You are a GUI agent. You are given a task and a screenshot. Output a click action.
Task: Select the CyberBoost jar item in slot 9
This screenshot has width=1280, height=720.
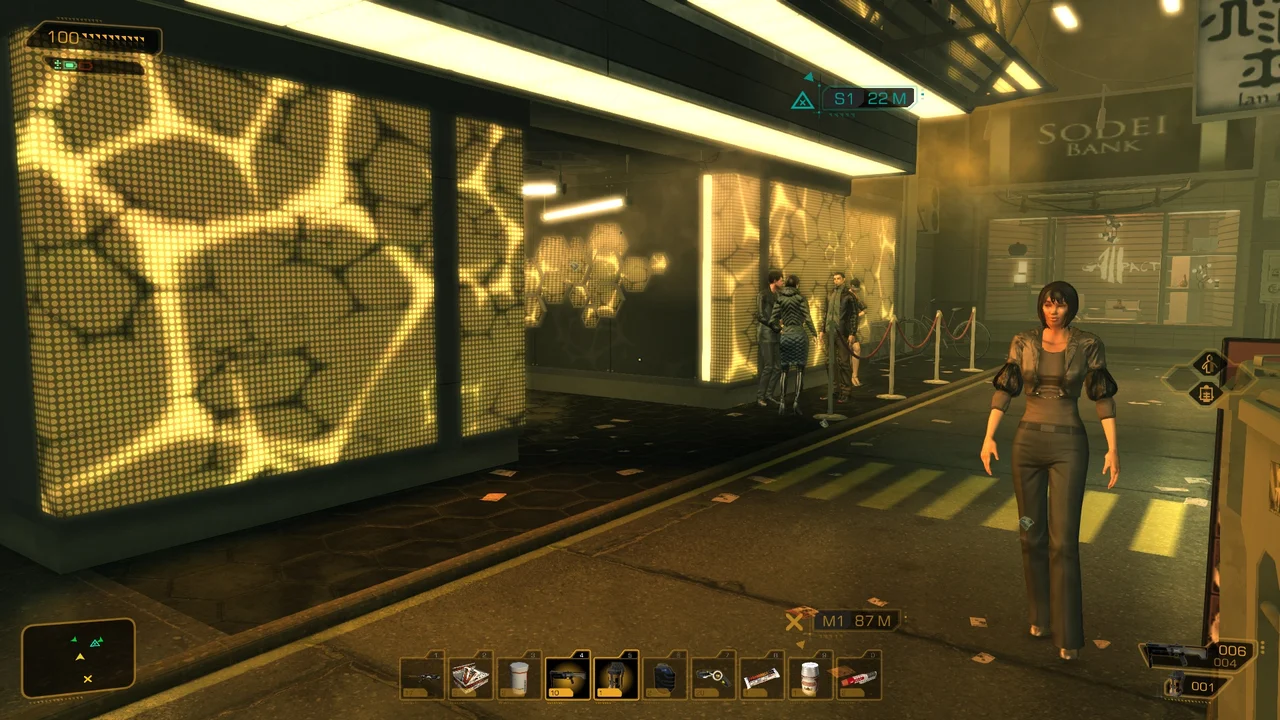(808, 676)
